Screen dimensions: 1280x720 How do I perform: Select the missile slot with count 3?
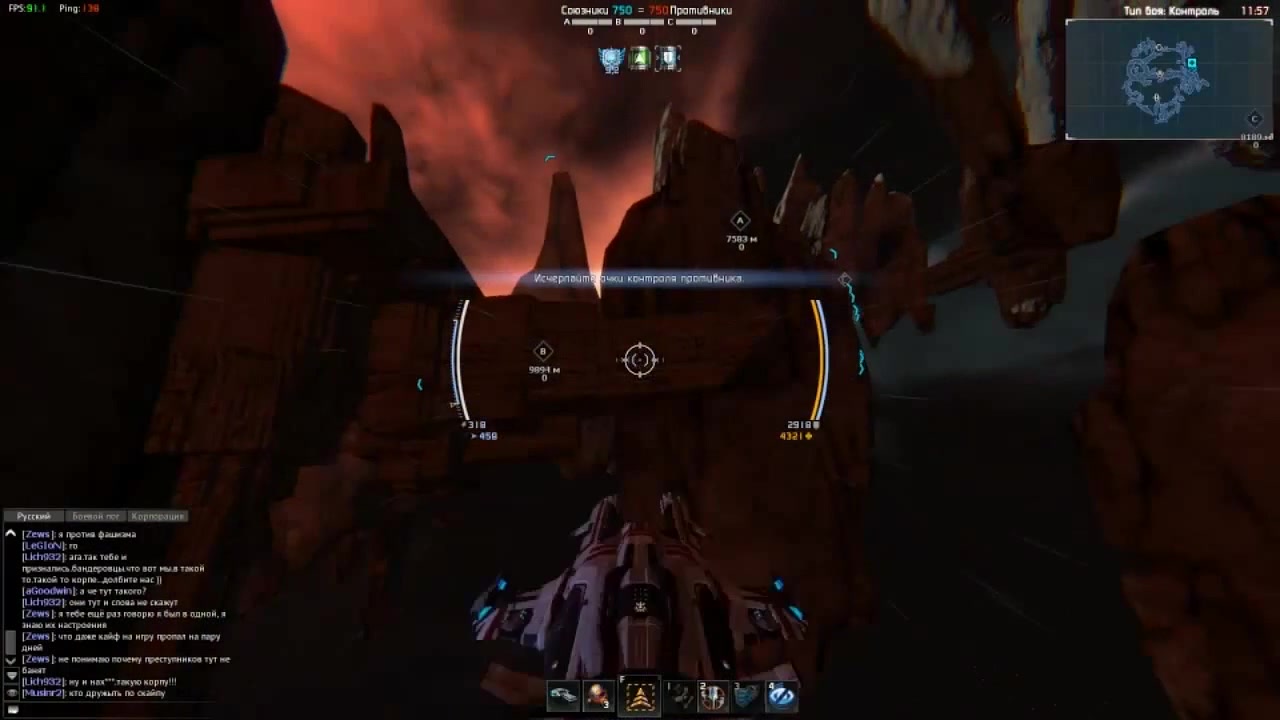[598, 696]
